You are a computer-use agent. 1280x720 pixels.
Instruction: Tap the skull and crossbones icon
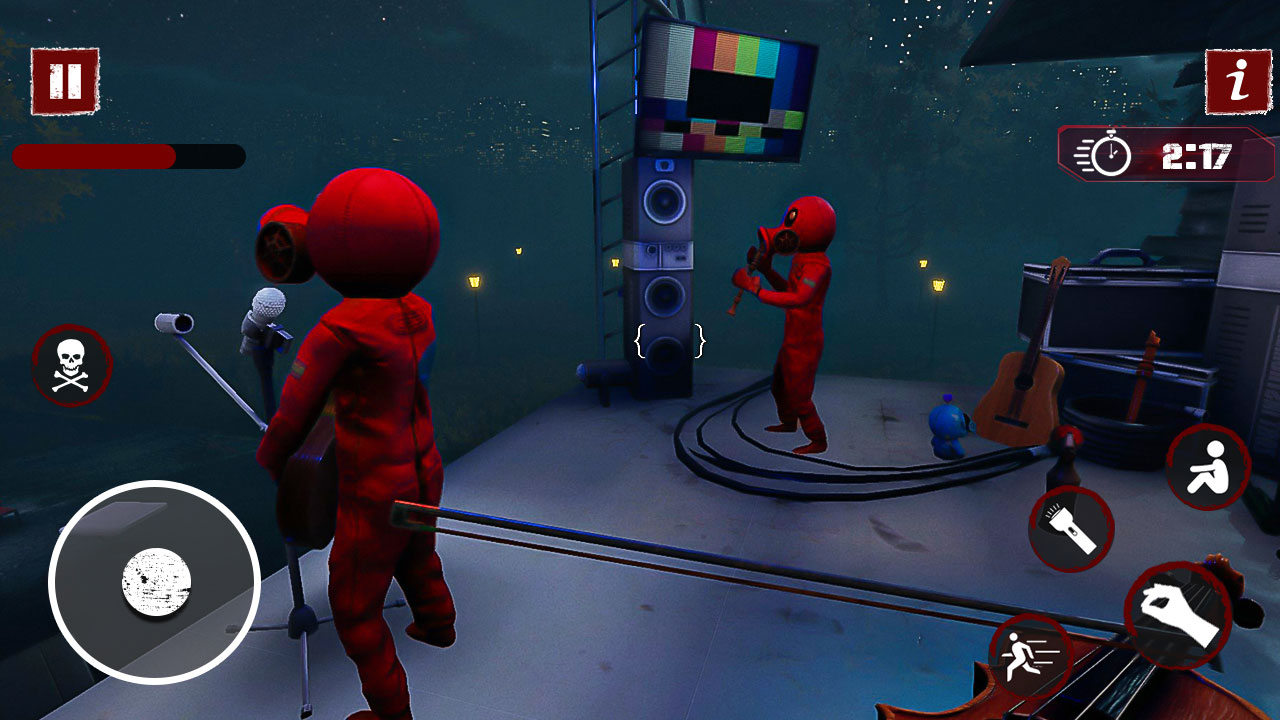(71, 365)
